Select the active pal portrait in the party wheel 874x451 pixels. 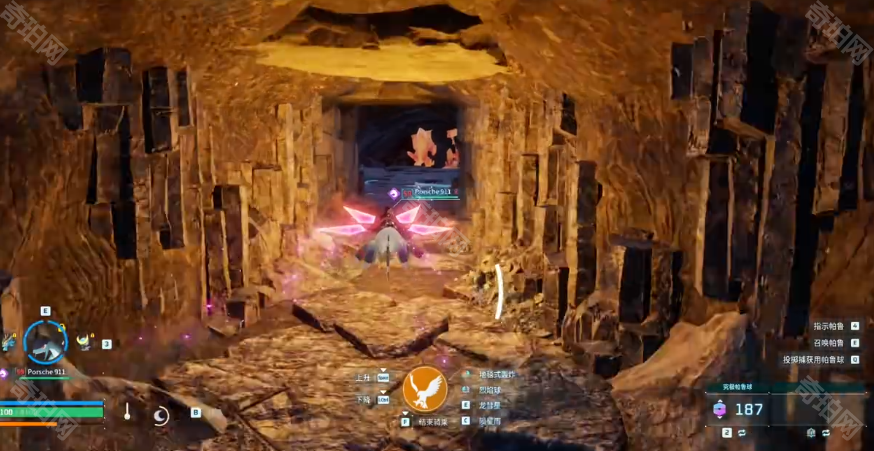coord(45,342)
